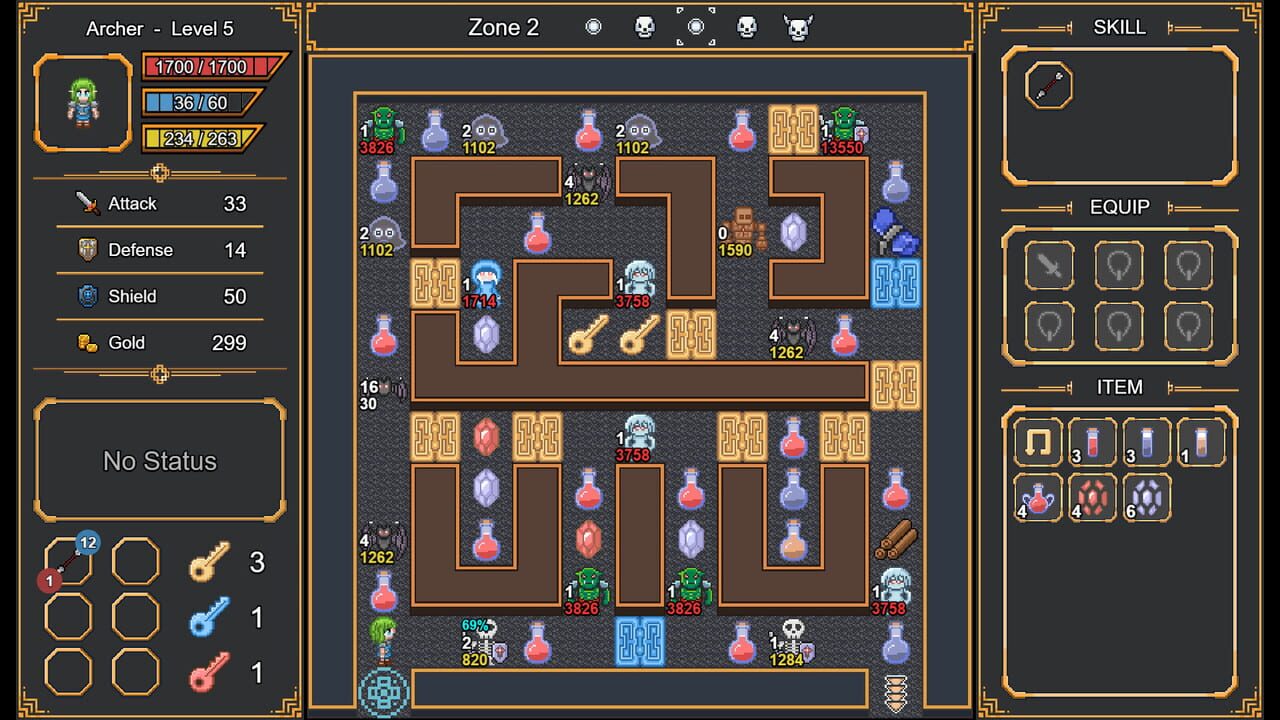The width and height of the screenshot is (1280, 720).
Task: Select the red flask item with count 4
Action: click(1037, 496)
